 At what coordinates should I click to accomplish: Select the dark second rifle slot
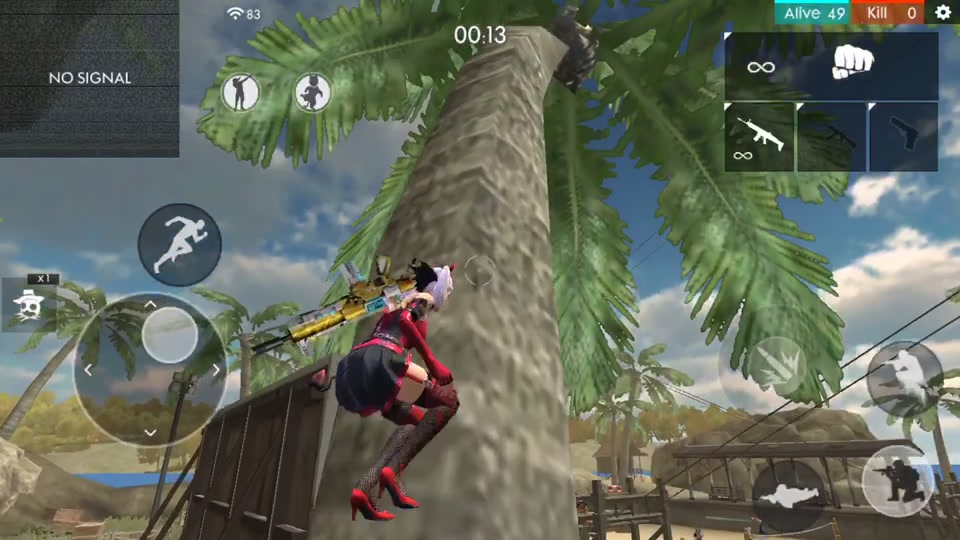coord(831,136)
